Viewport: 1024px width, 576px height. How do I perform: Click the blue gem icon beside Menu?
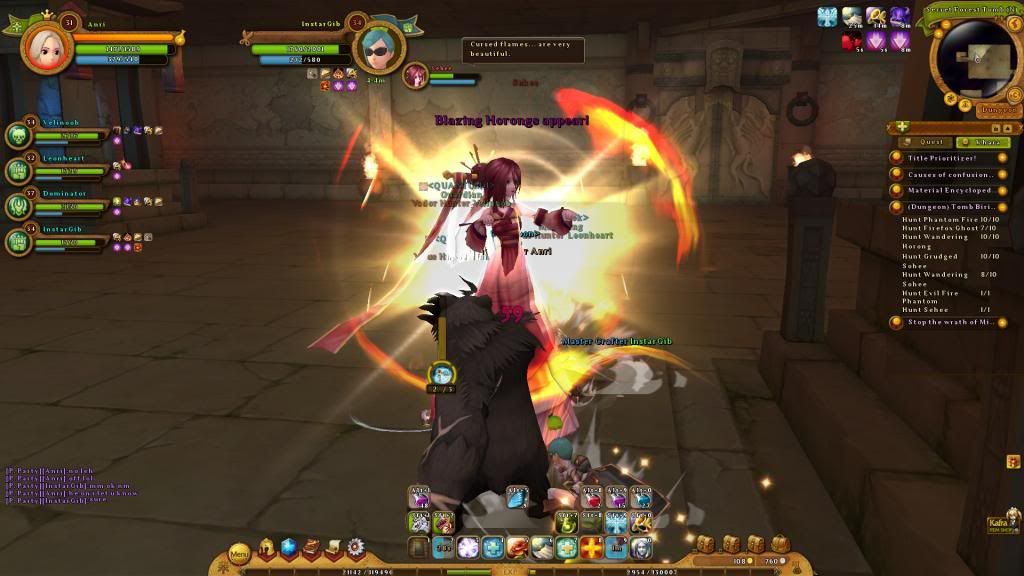[x=289, y=548]
